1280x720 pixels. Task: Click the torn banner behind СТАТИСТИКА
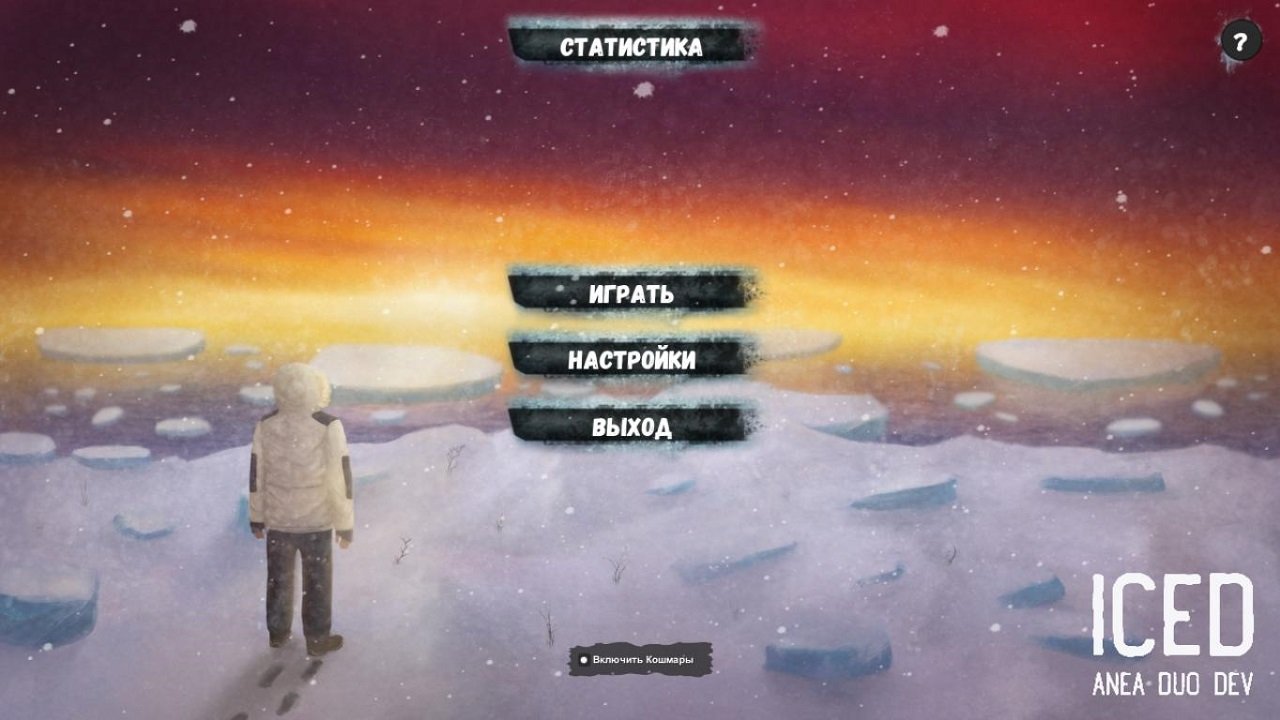(630, 44)
